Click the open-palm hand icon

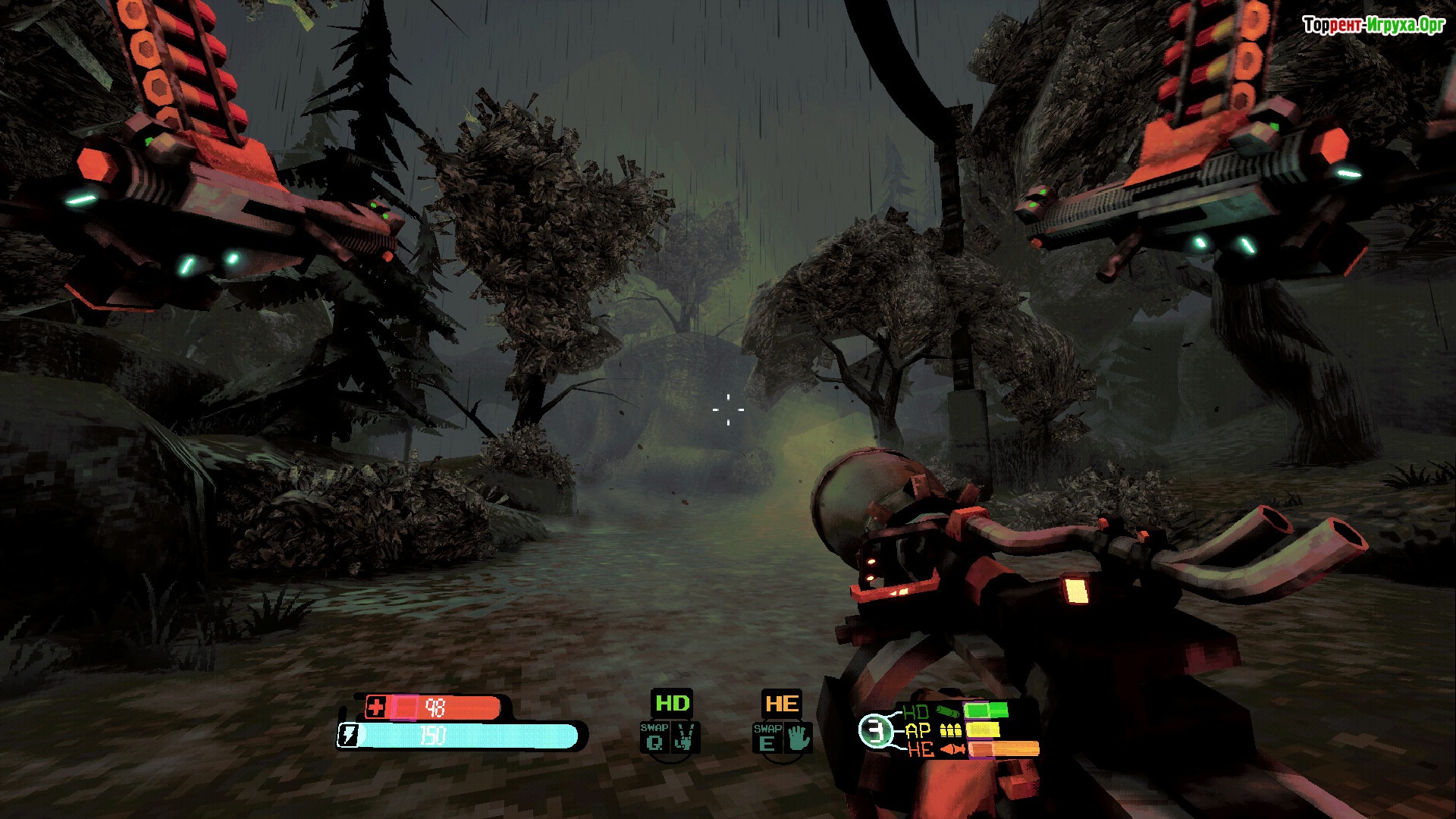coord(798,737)
